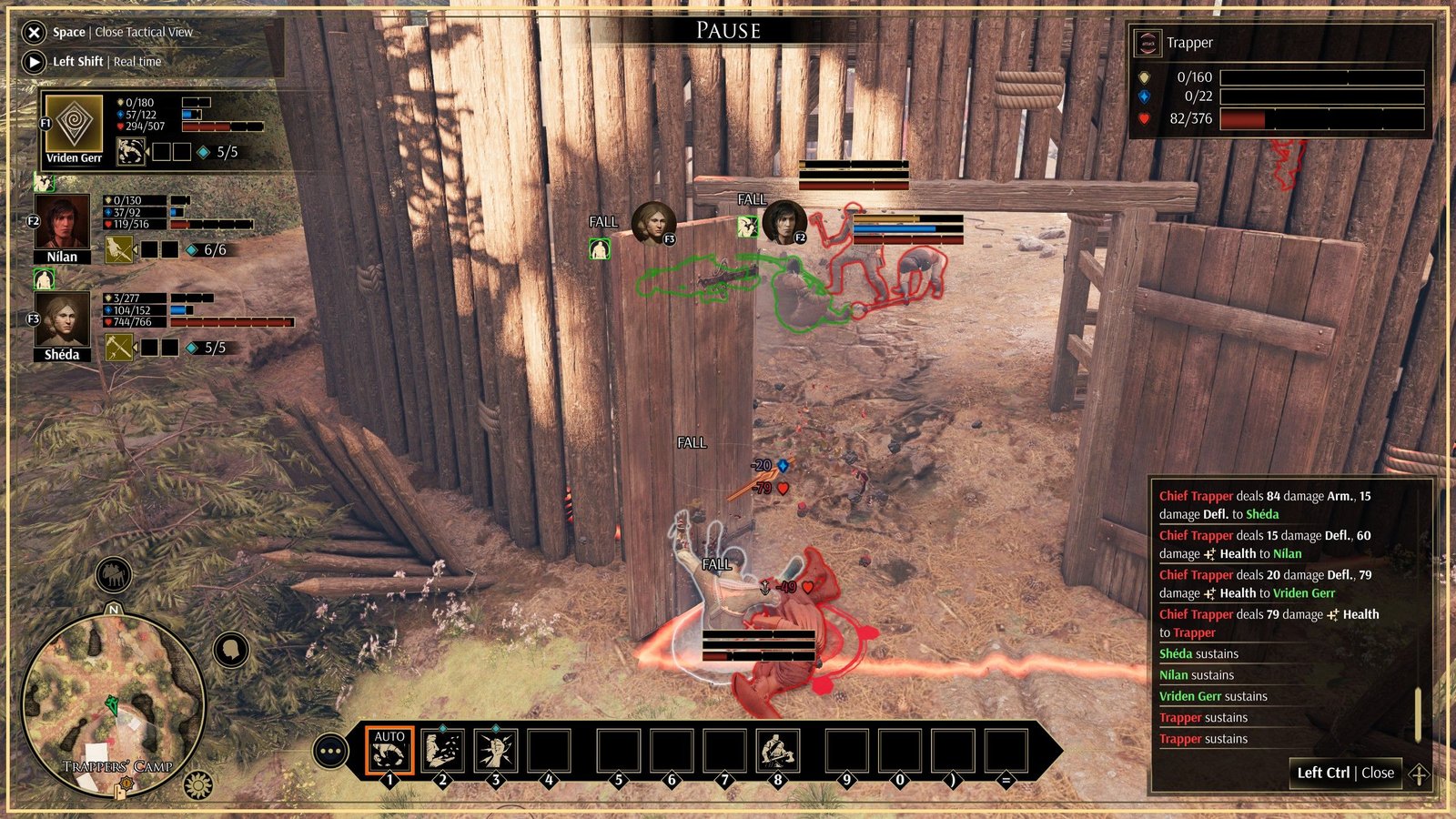The image size is (1456, 819).
Task: Switch to Real time mode
Action: 34,62
